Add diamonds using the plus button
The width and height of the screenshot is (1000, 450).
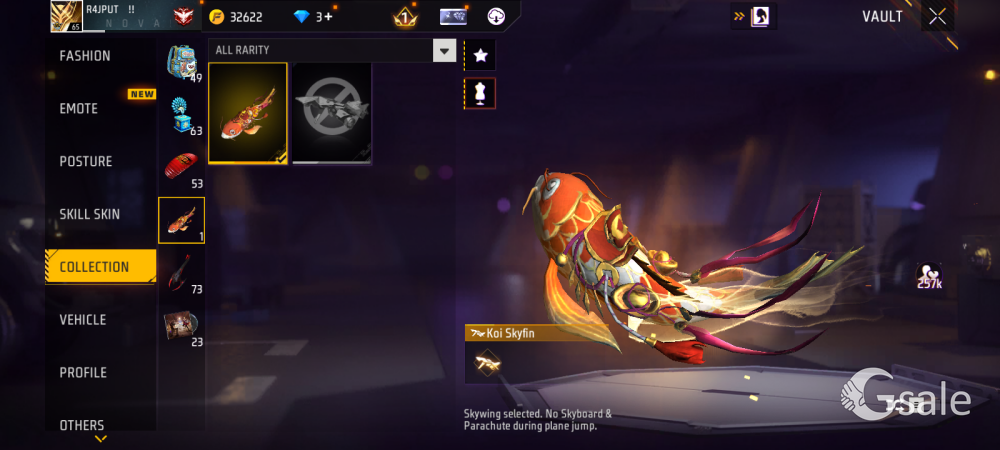[x=326, y=17]
